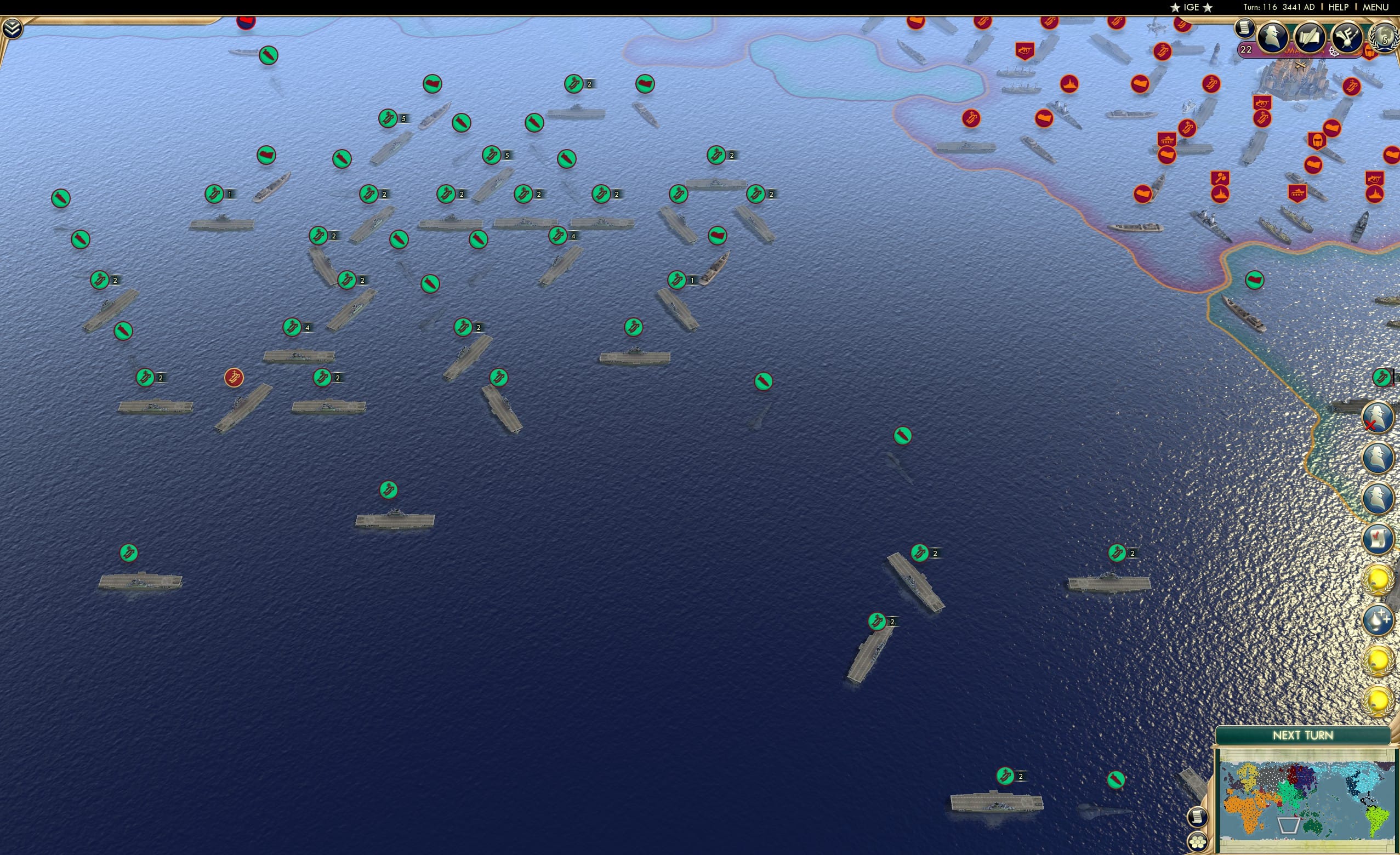Open HELP from the top menu bar

pos(1338,7)
